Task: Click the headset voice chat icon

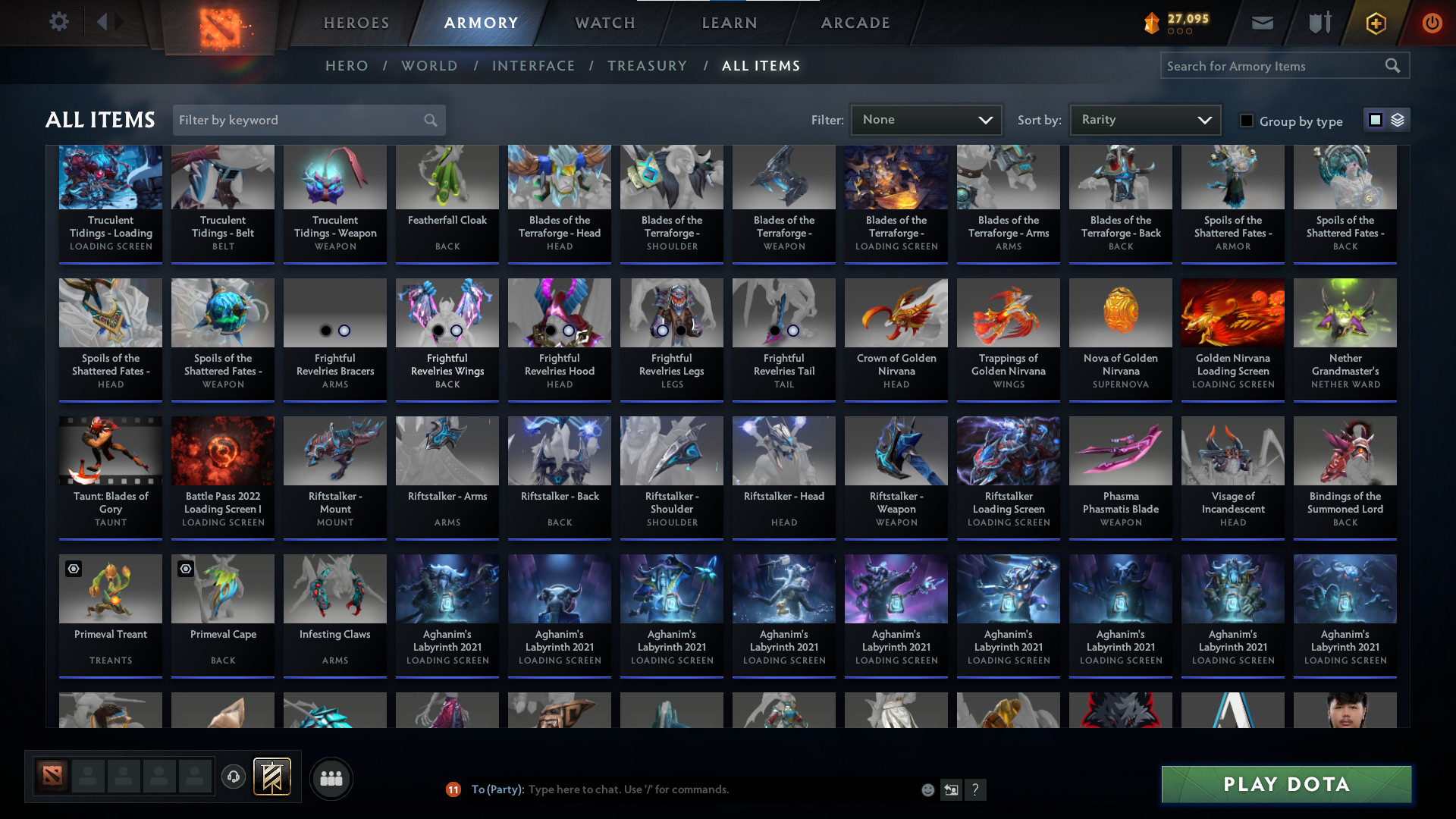Action: point(234,777)
